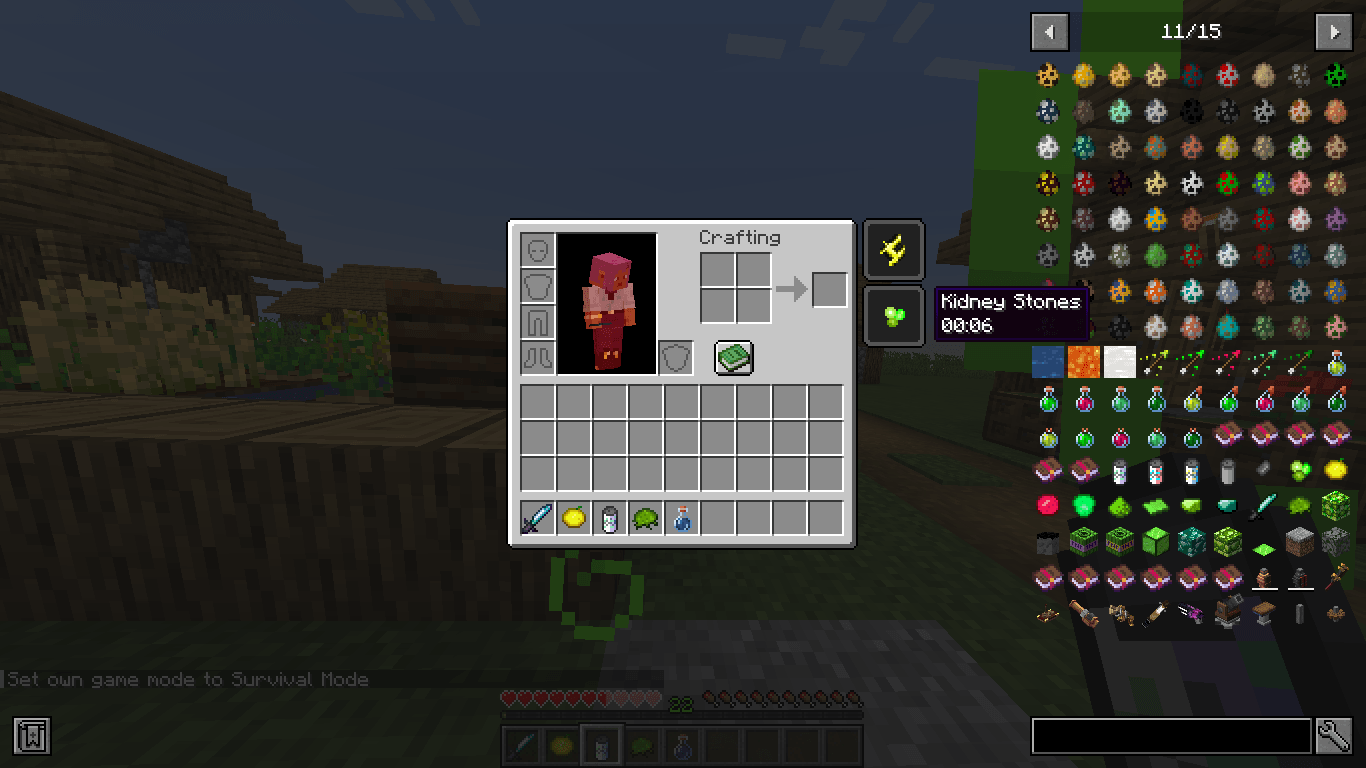Select a TNT block from the item list
The width and height of the screenshot is (1366, 768).
coord(1083,540)
